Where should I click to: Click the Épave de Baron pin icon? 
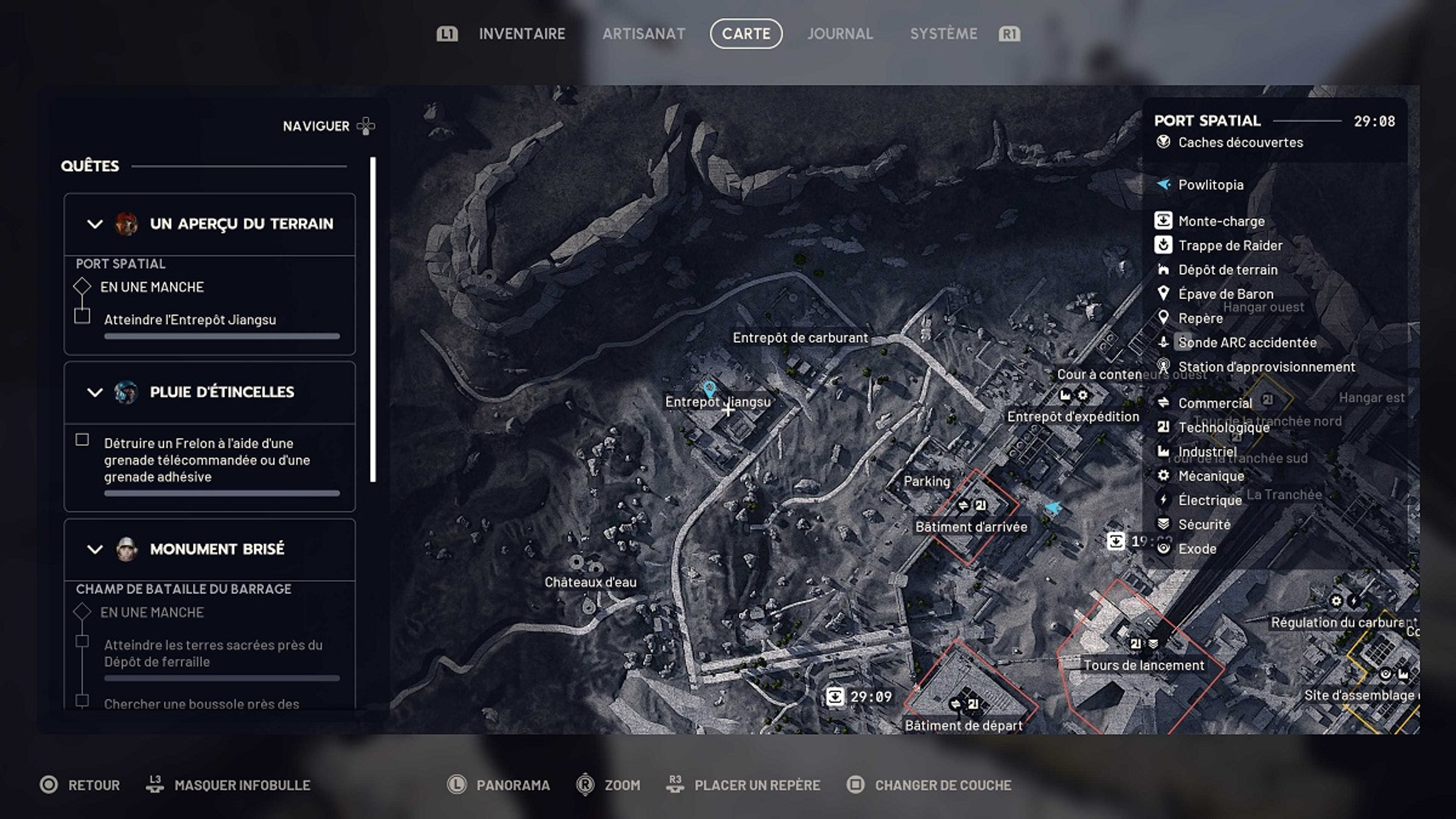pos(1163,294)
